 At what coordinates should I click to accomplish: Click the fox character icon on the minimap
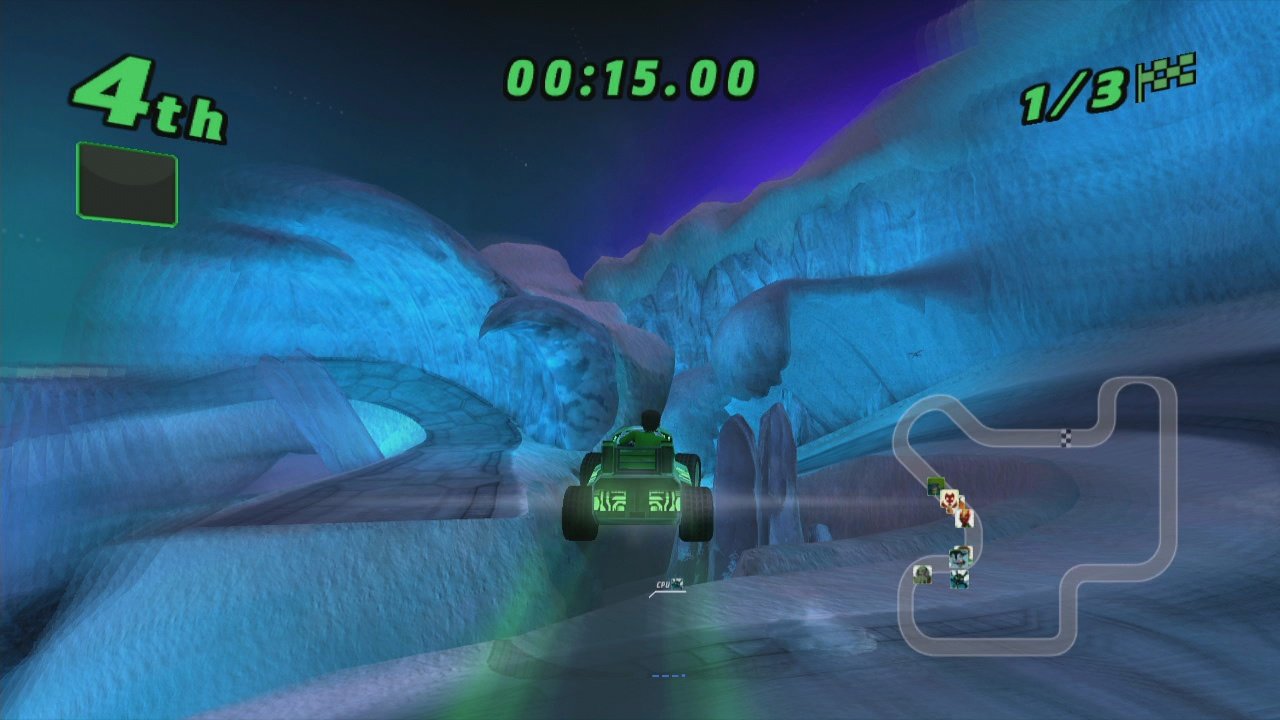point(950,499)
